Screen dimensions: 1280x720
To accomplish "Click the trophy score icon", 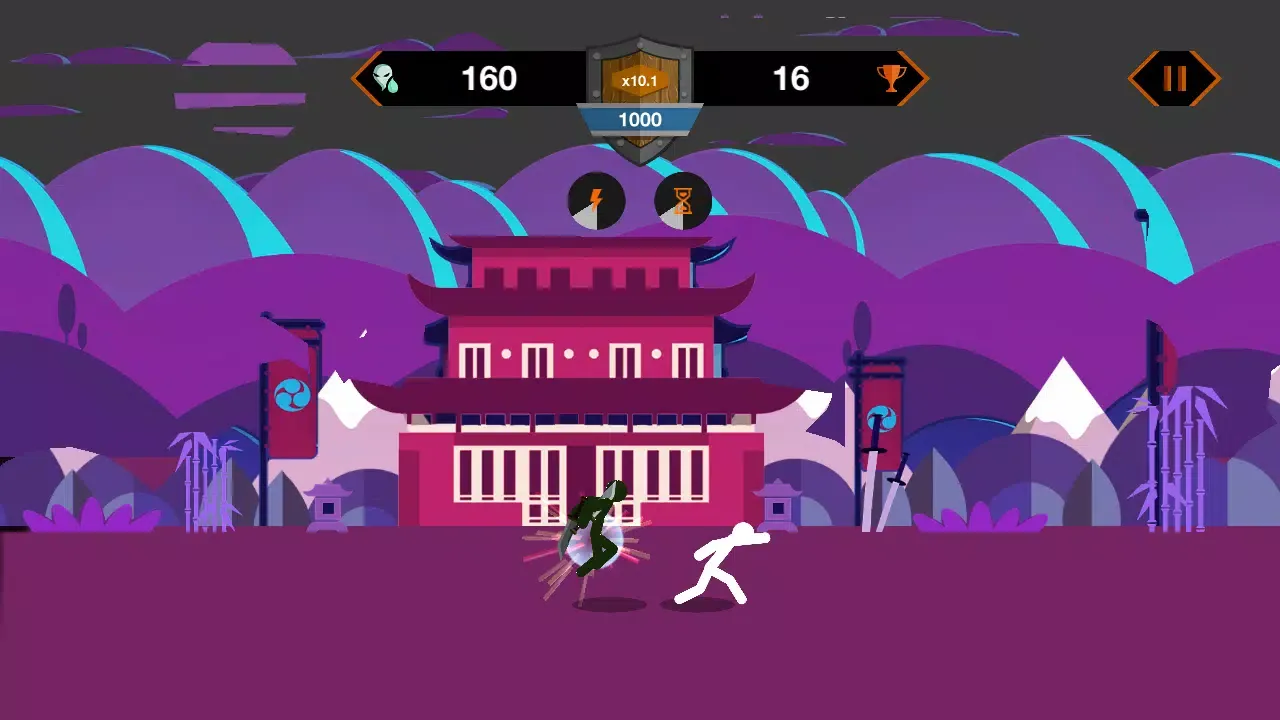I will pos(889,78).
